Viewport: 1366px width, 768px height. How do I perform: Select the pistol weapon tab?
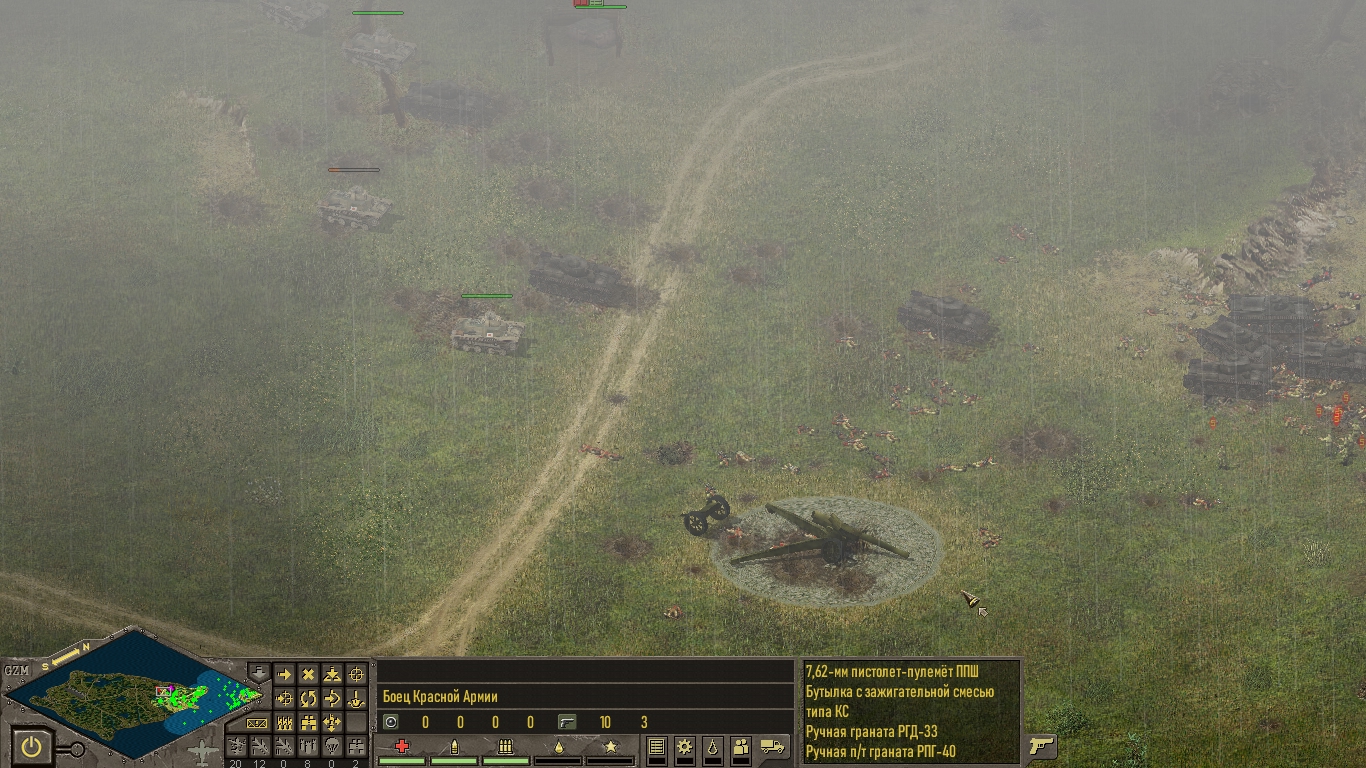coord(1041,746)
